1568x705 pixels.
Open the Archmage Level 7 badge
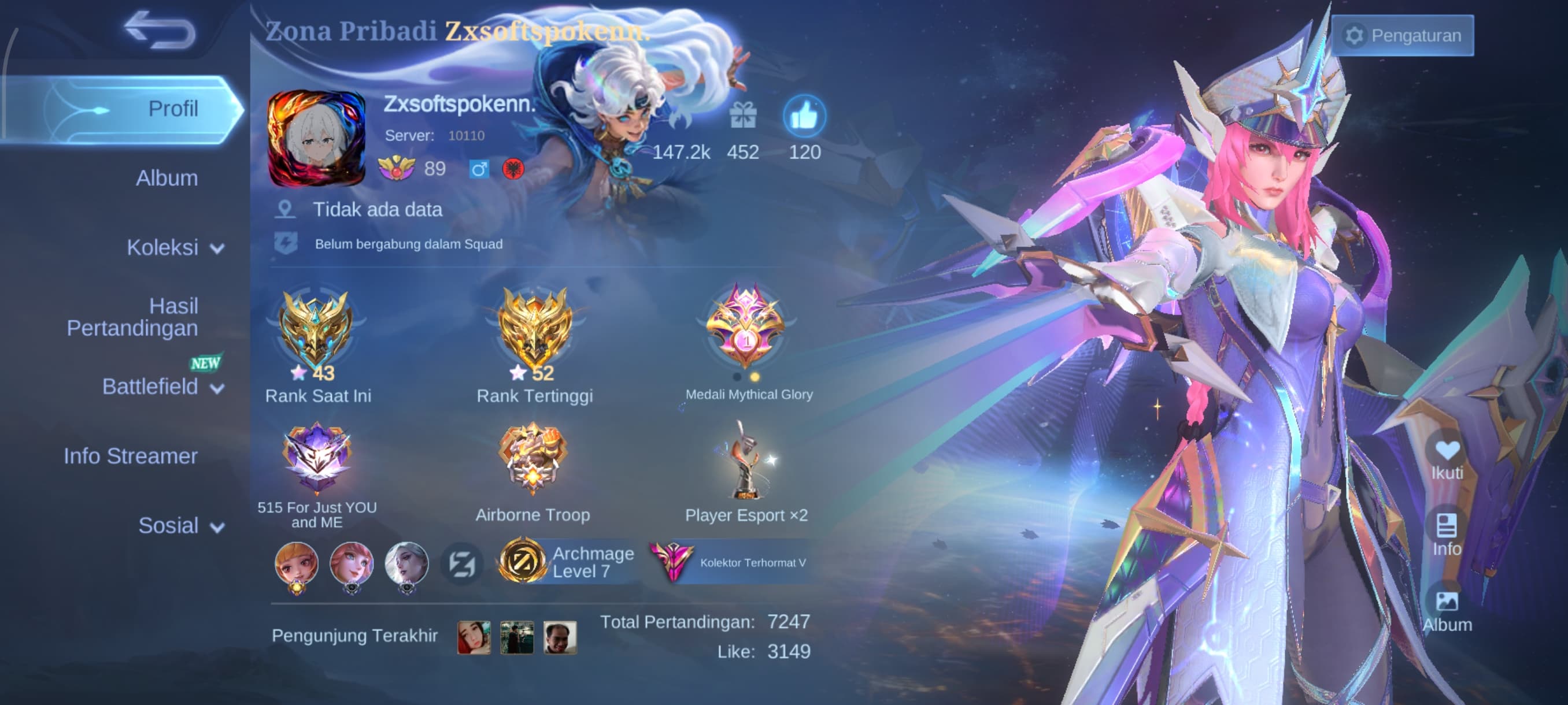pos(566,562)
